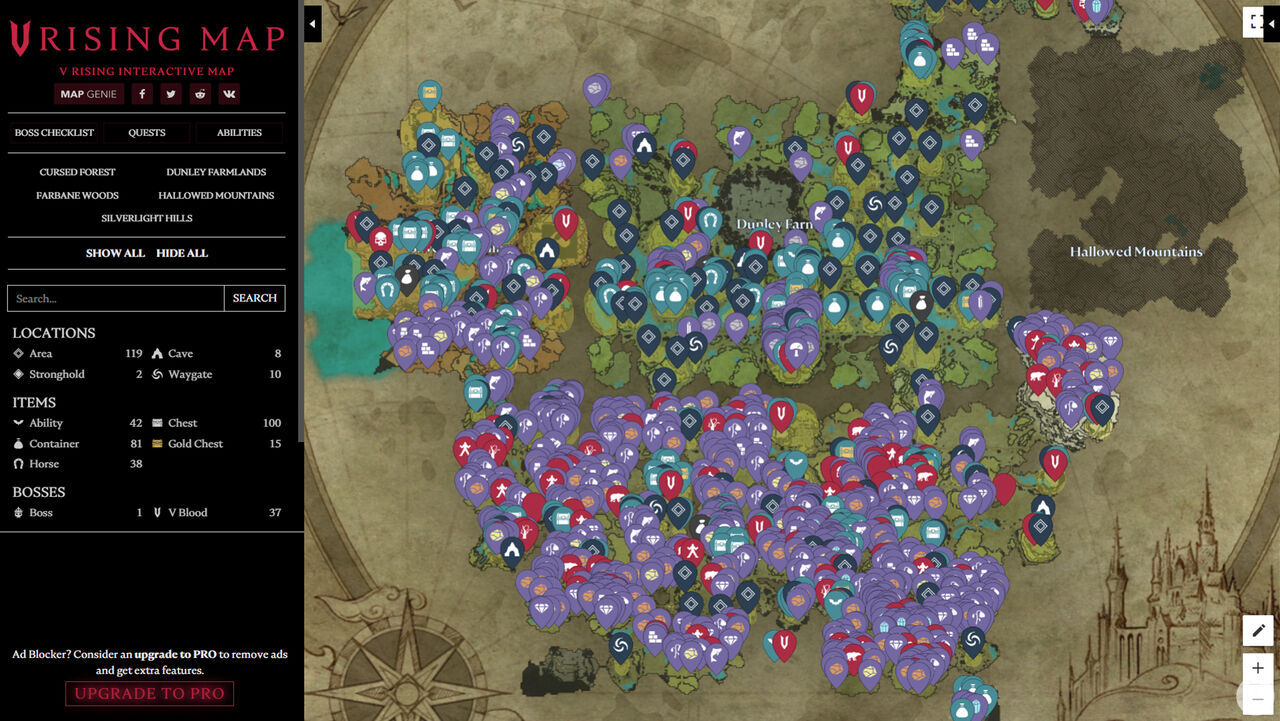Click the VK social icon
The height and width of the screenshot is (721, 1280).
click(x=228, y=93)
